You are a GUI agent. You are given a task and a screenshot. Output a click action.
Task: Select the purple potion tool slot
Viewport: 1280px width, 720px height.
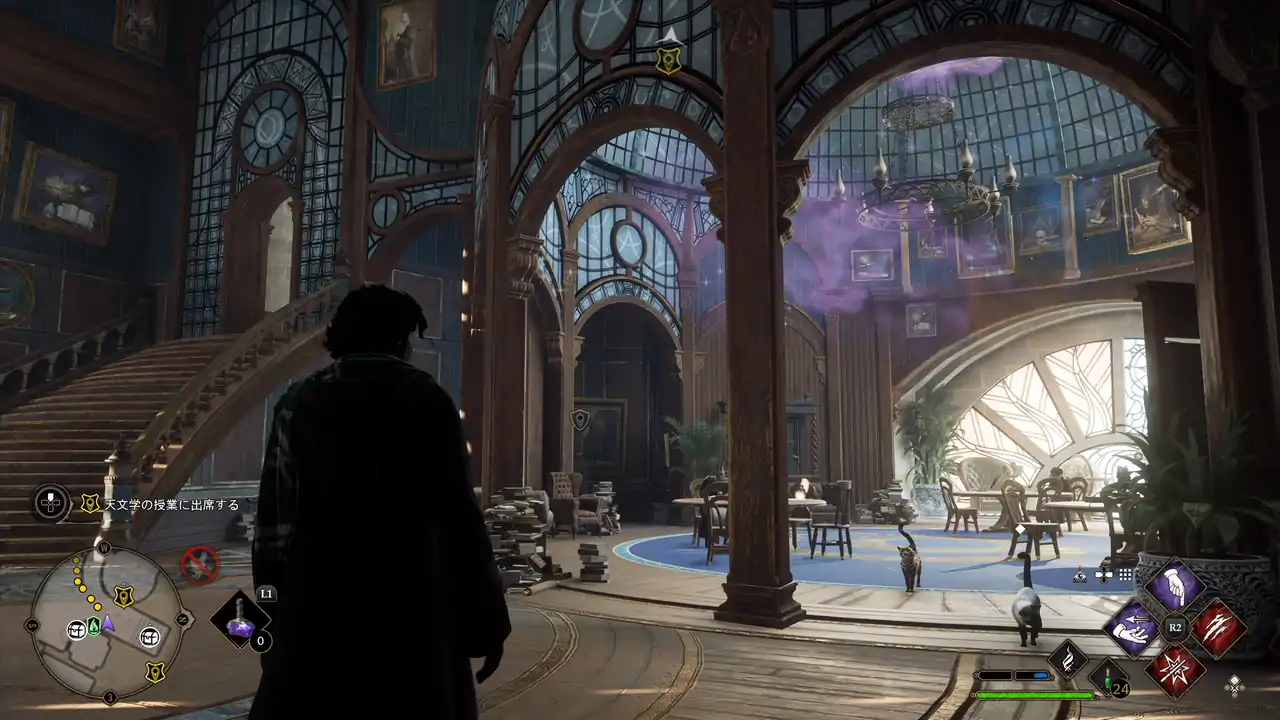point(240,620)
